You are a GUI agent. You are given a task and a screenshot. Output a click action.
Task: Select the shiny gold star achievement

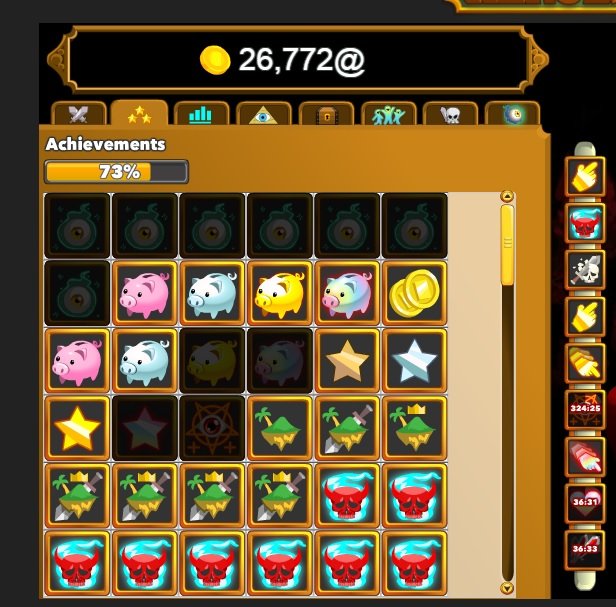[78, 428]
